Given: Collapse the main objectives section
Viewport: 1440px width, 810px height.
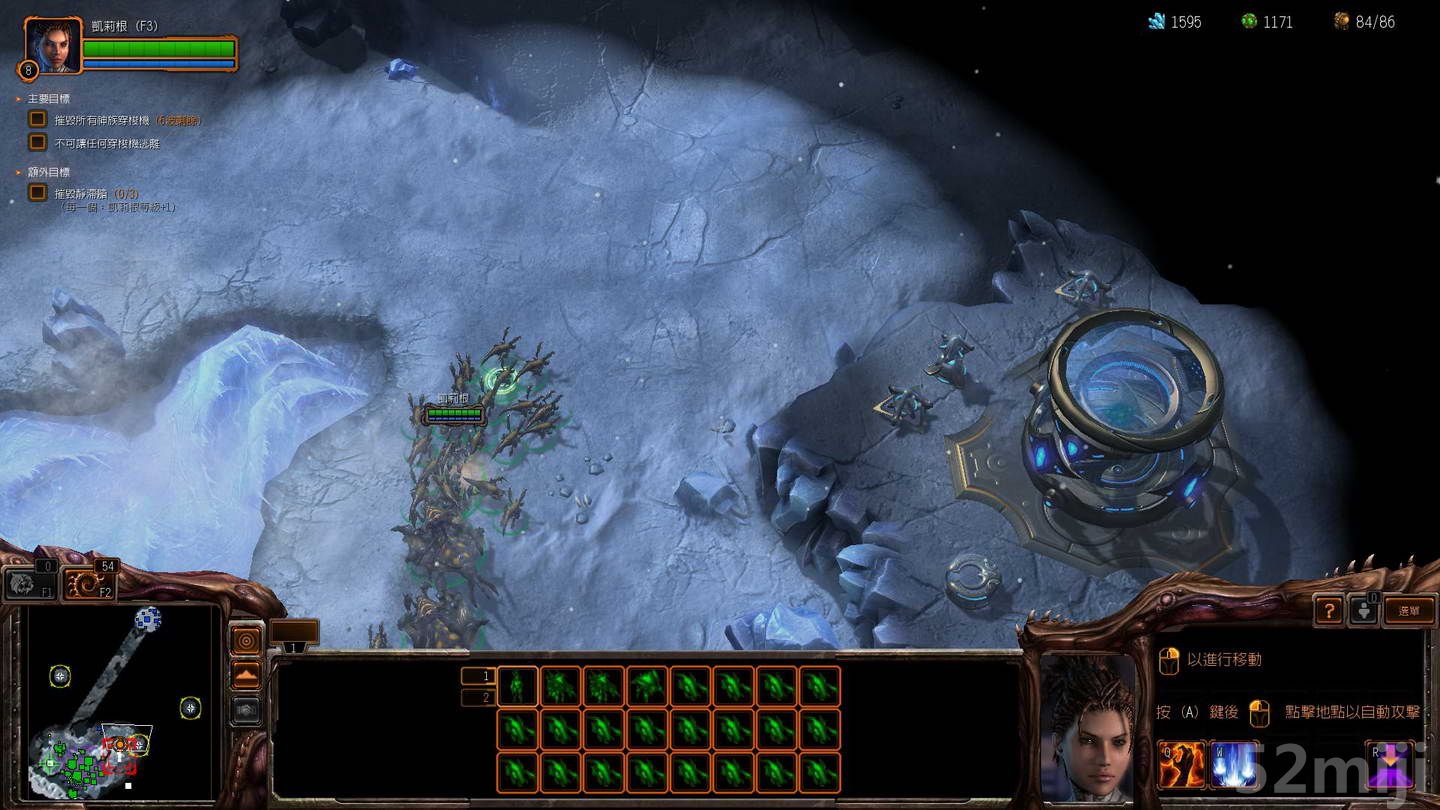Looking at the screenshot, I should pyautogui.click(x=16, y=99).
